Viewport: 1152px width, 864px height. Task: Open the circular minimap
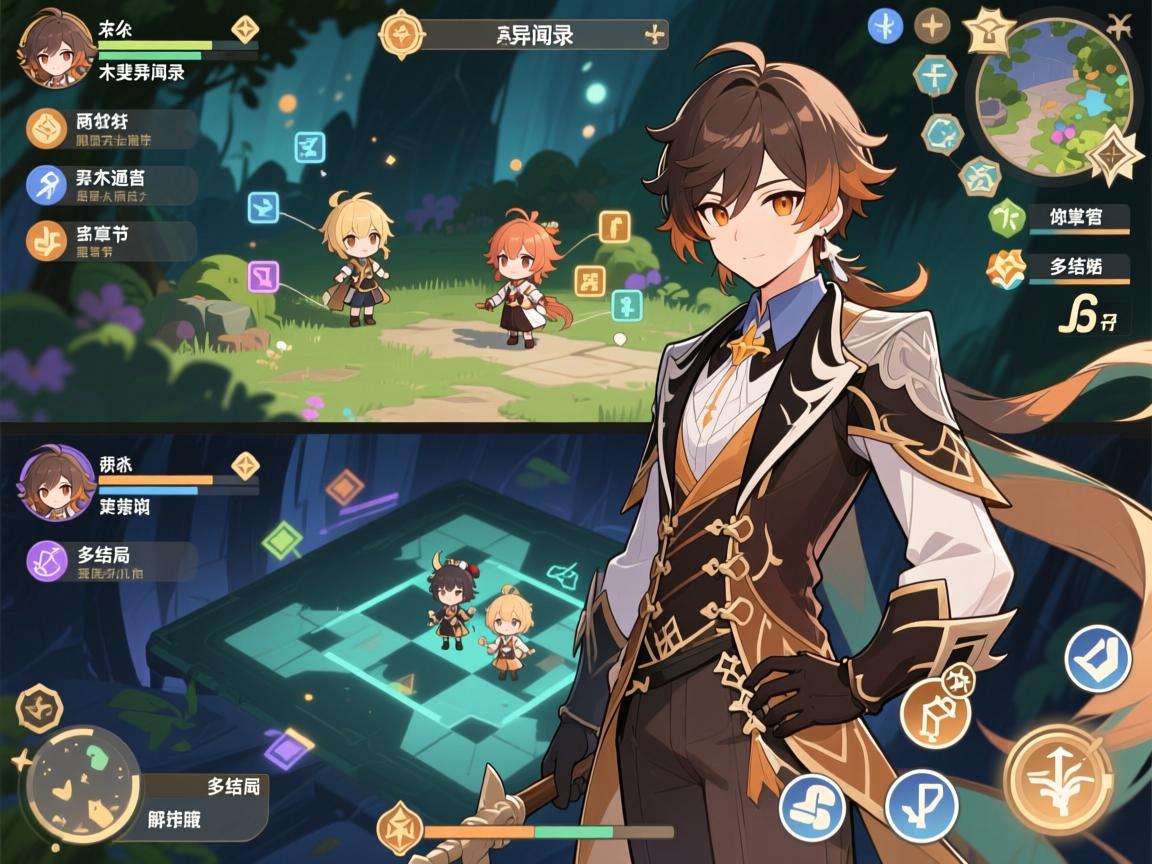point(1053,95)
